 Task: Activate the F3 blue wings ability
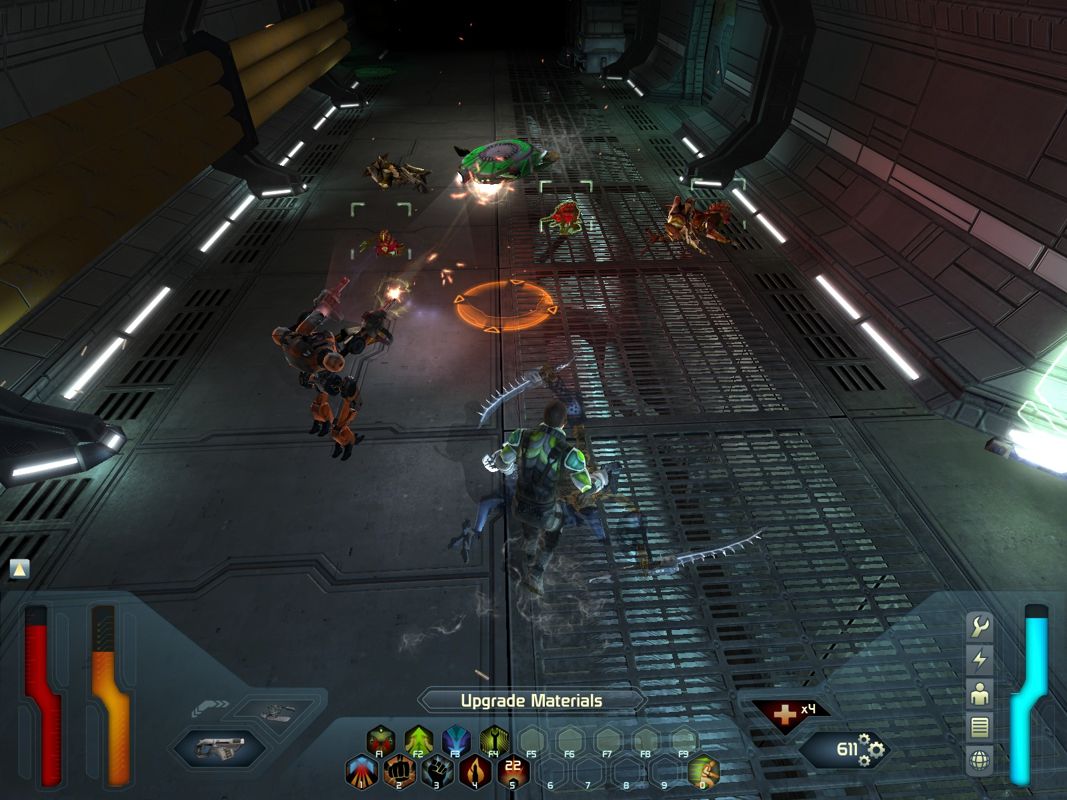(456, 741)
